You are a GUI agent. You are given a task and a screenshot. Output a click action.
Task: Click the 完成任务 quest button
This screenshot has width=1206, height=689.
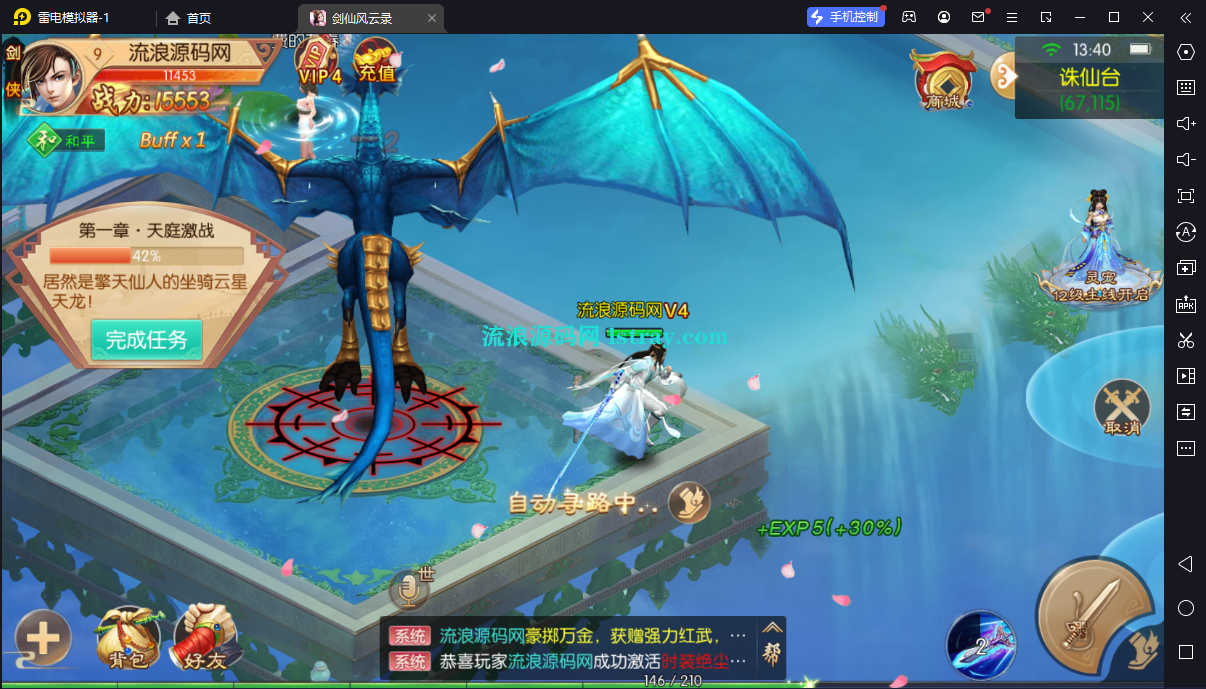[x=146, y=340]
